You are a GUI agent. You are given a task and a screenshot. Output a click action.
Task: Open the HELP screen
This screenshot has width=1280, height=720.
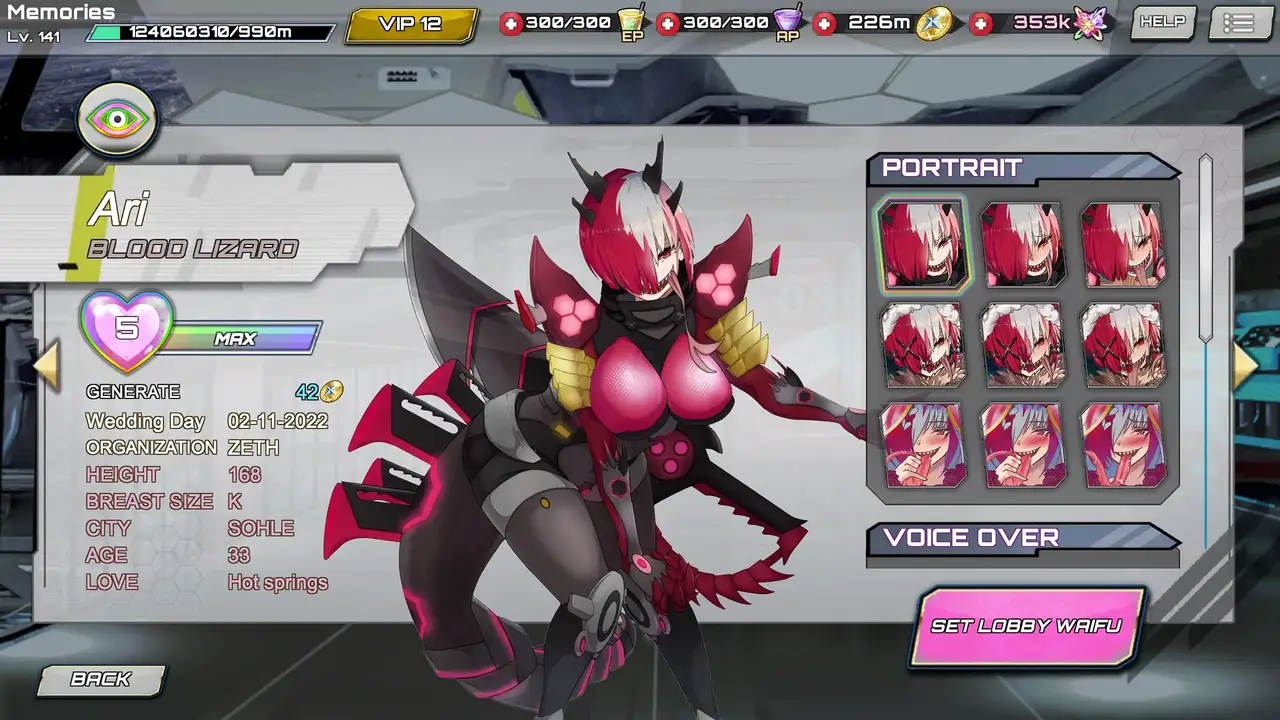click(x=1162, y=22)
